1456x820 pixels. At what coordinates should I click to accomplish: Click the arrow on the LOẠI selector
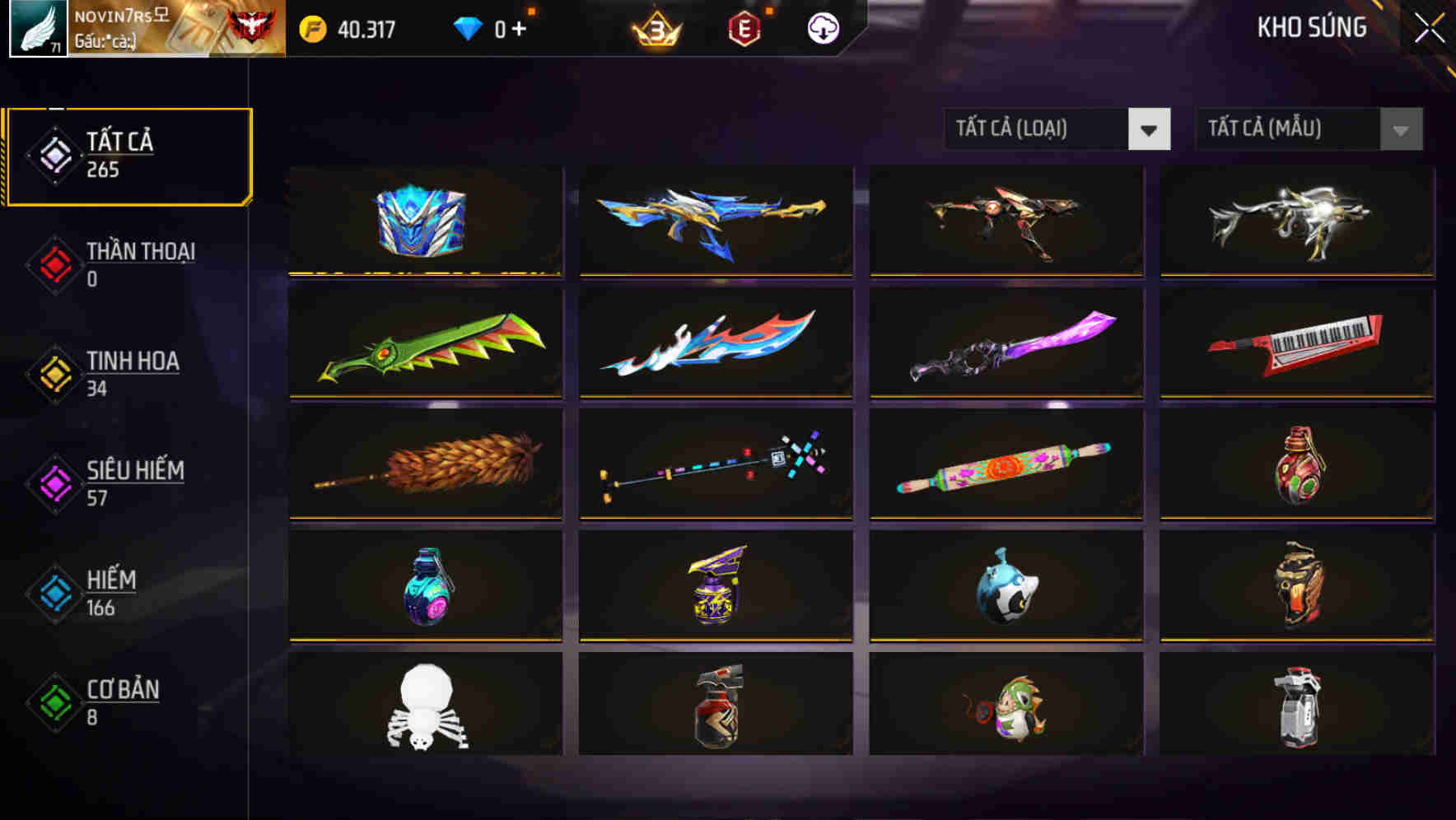[1150, 129]
